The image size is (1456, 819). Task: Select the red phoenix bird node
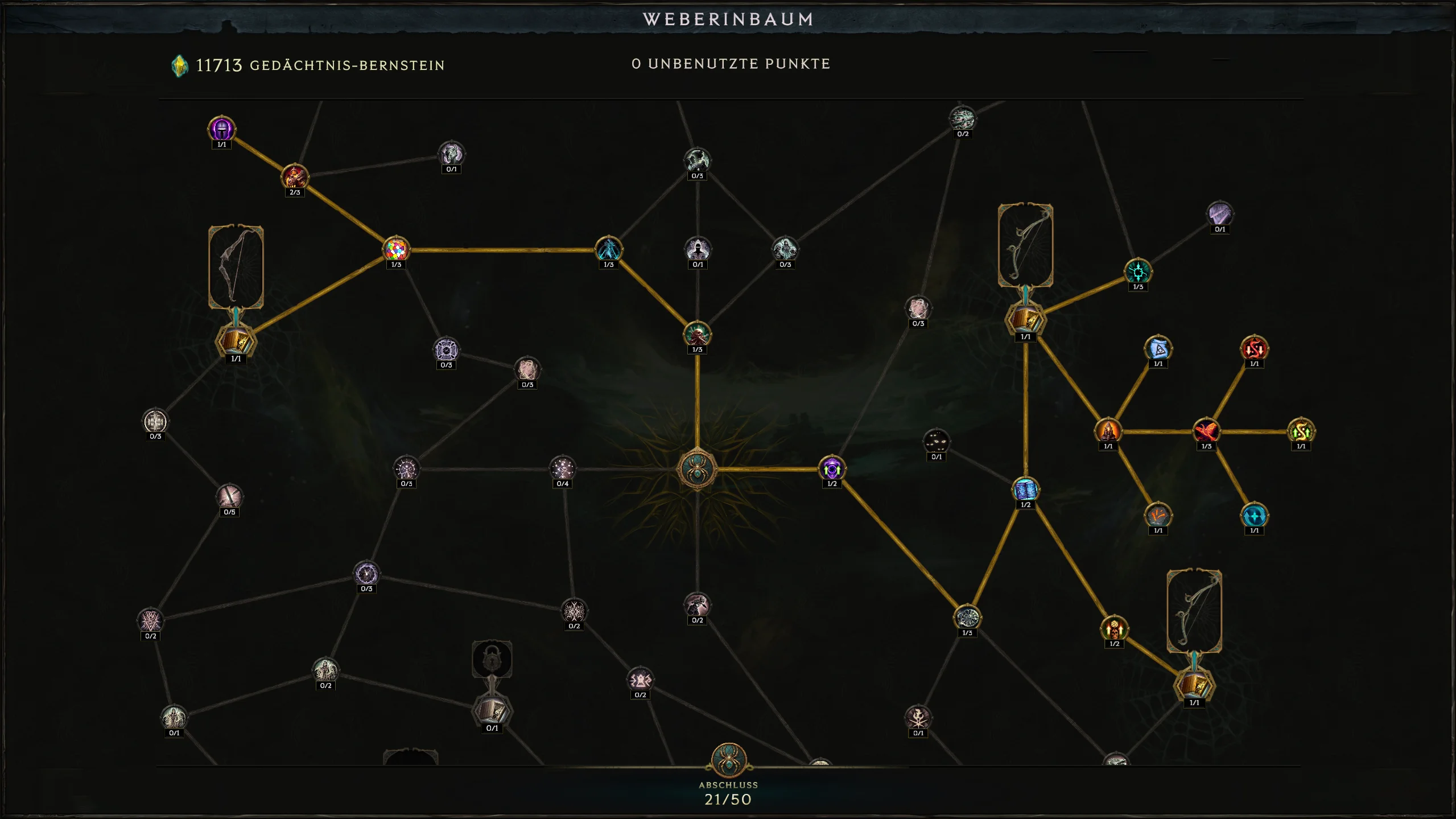click(1206, 431)
